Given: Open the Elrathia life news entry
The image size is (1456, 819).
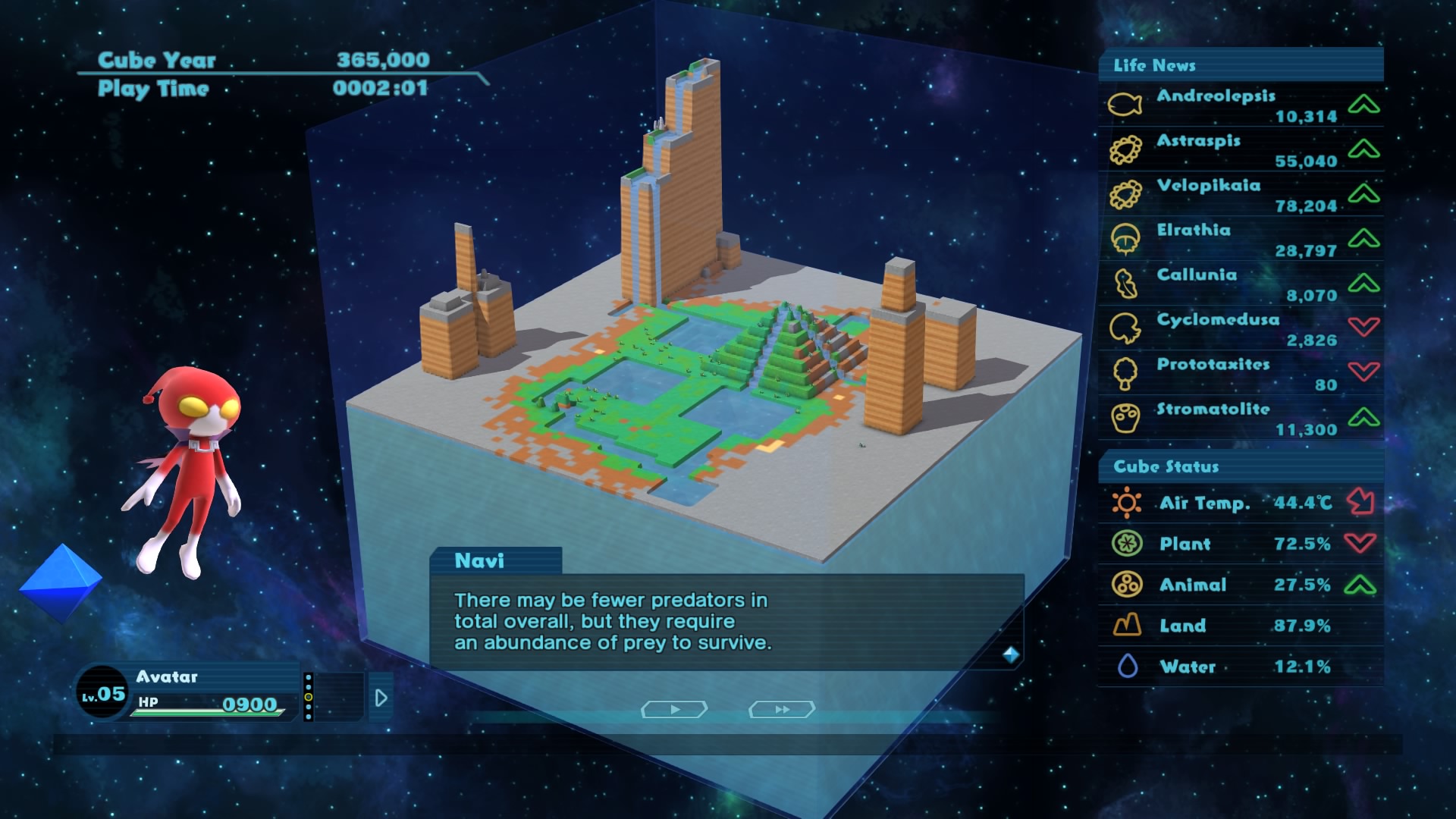Looking at the screenshot, I should click(1241, 240).
